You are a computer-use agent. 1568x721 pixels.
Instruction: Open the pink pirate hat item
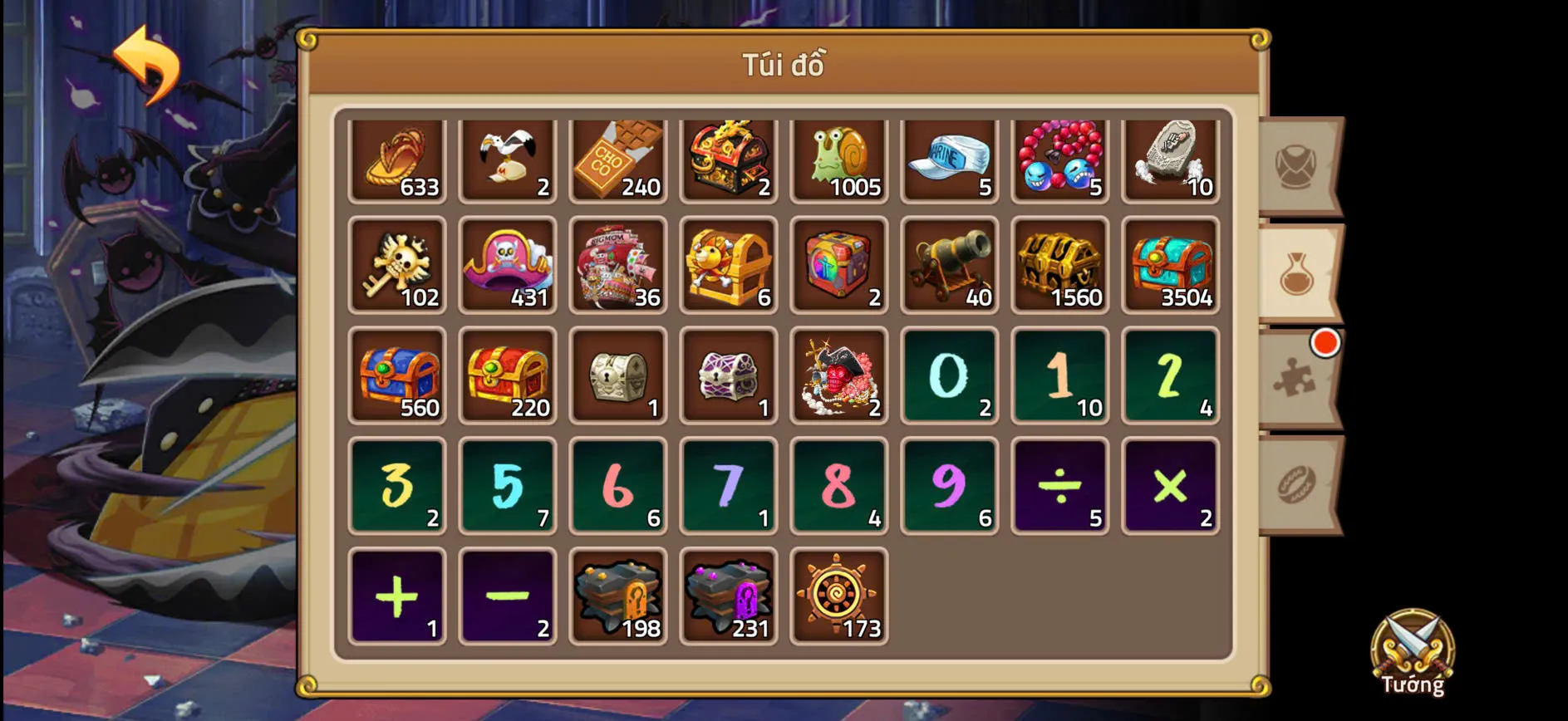(507, 266)
